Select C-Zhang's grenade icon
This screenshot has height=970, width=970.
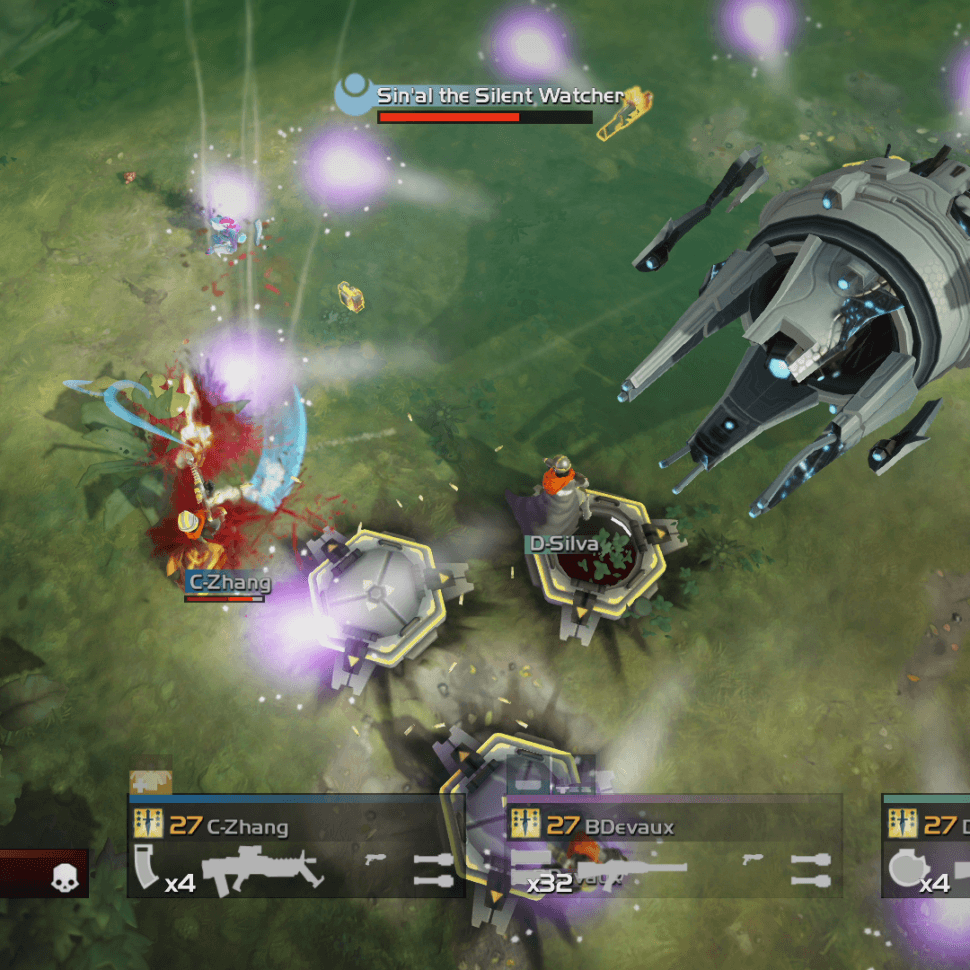coord(433,870)
